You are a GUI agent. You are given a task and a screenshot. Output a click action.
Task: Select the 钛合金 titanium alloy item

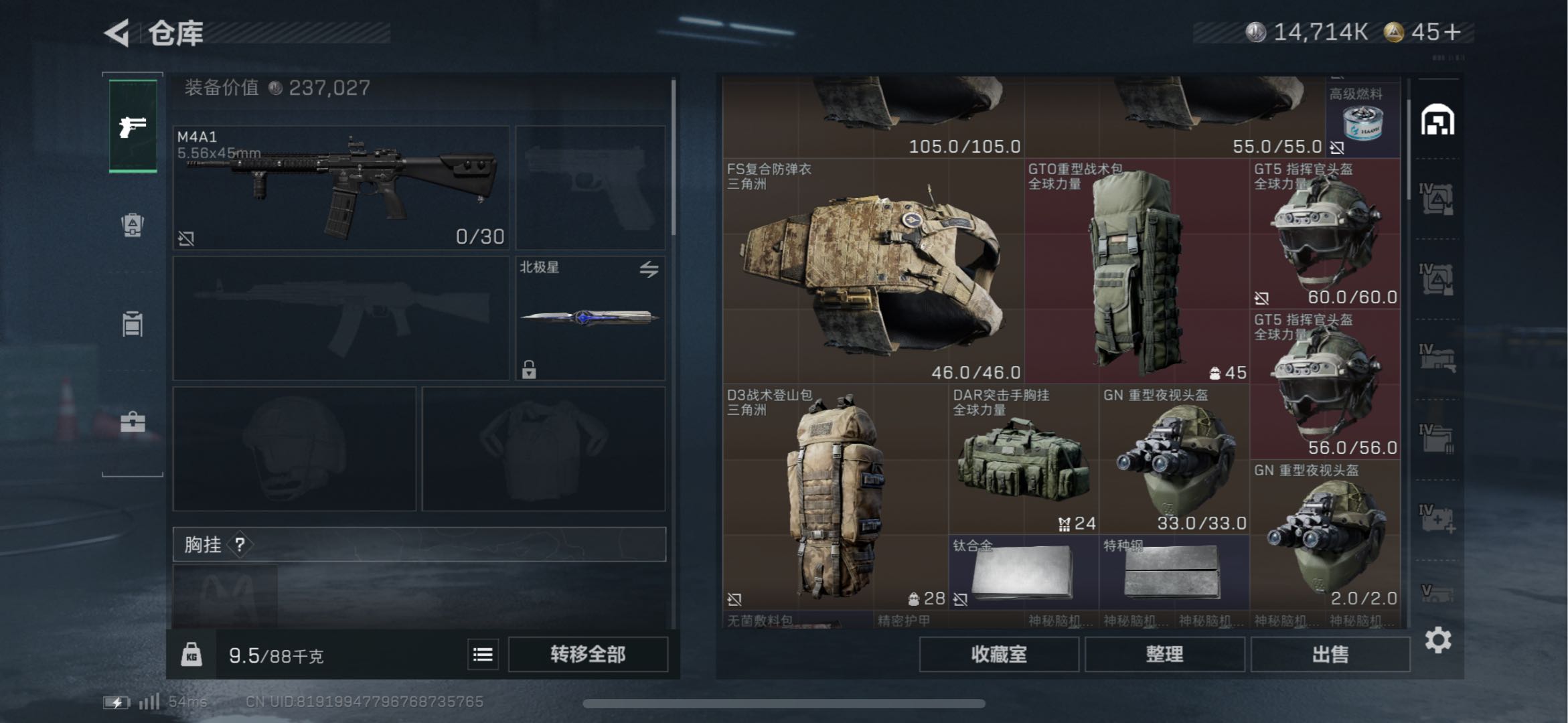click(1022, 572)
